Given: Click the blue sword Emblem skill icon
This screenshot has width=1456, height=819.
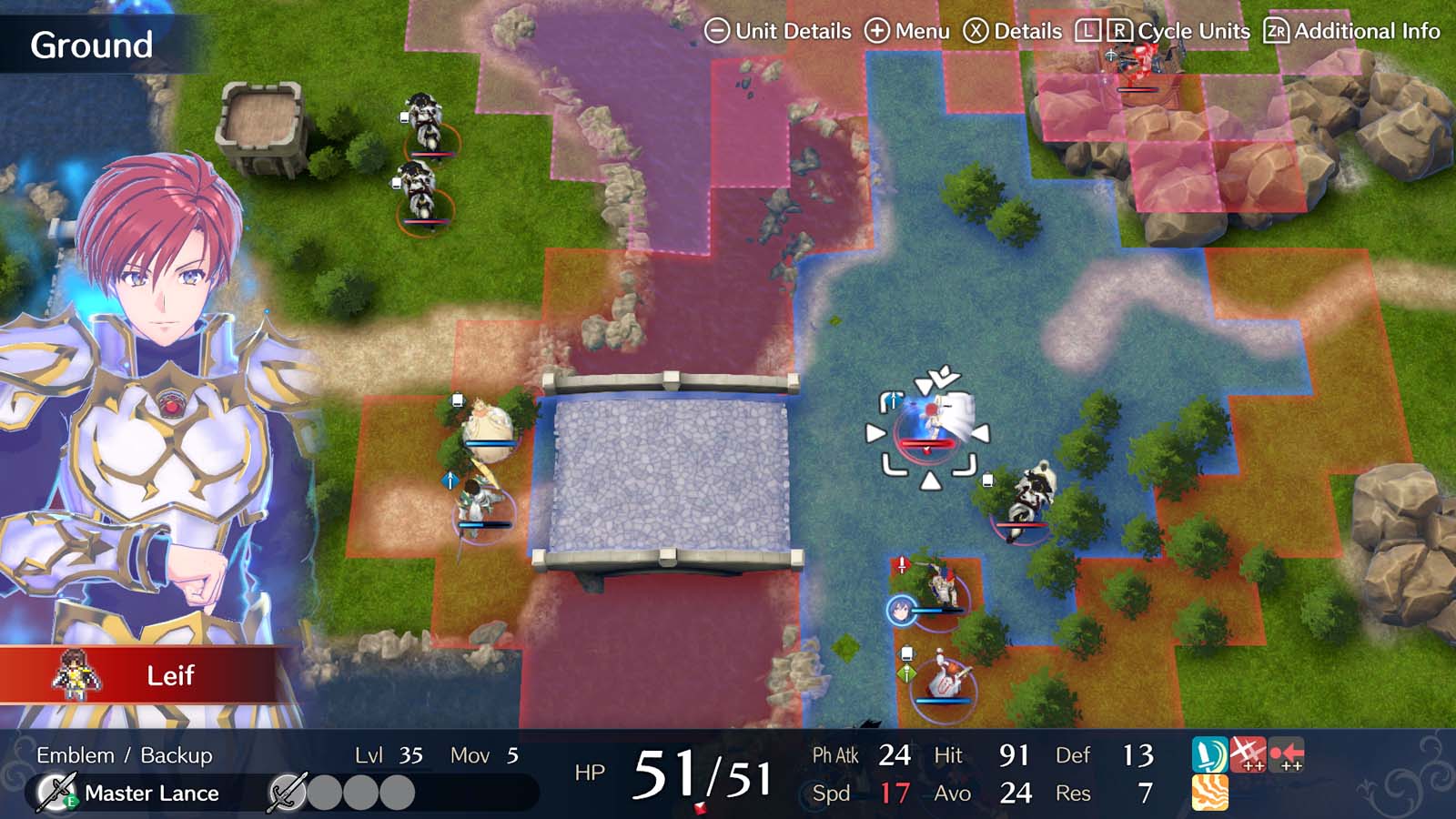Looking at the screenshot, I should (1210, 754).
